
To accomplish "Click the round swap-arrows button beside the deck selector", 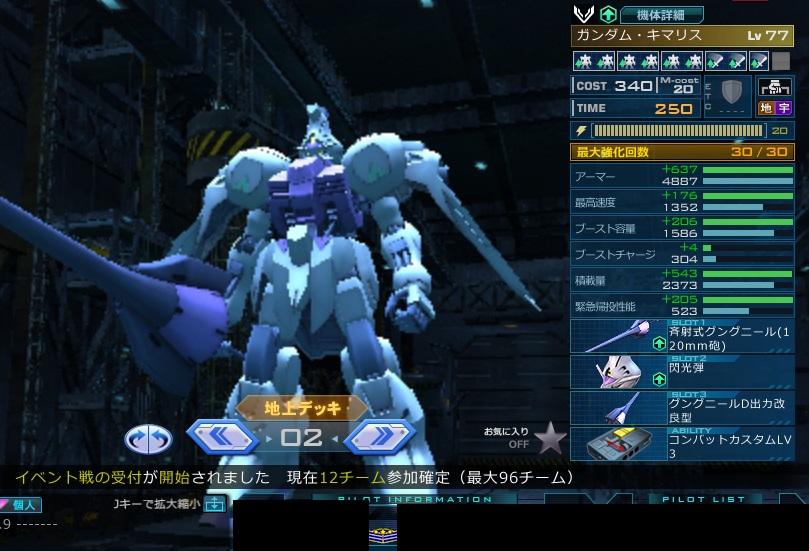I will 148,438.
